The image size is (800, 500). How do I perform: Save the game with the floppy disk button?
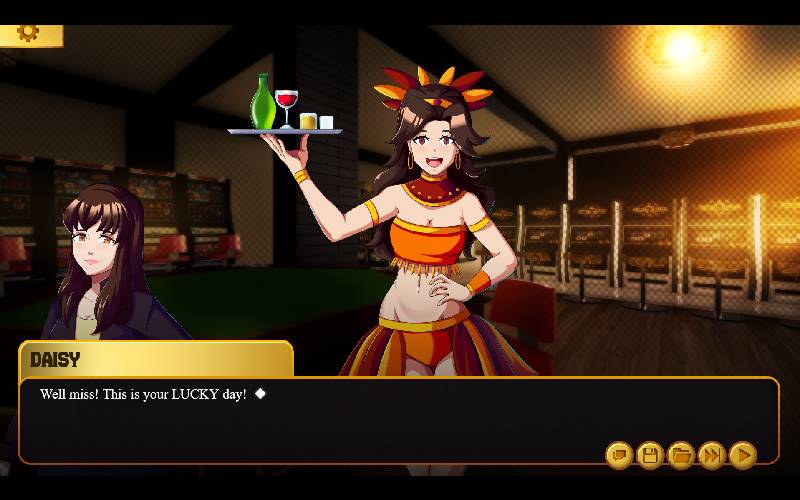pos(650,456)
